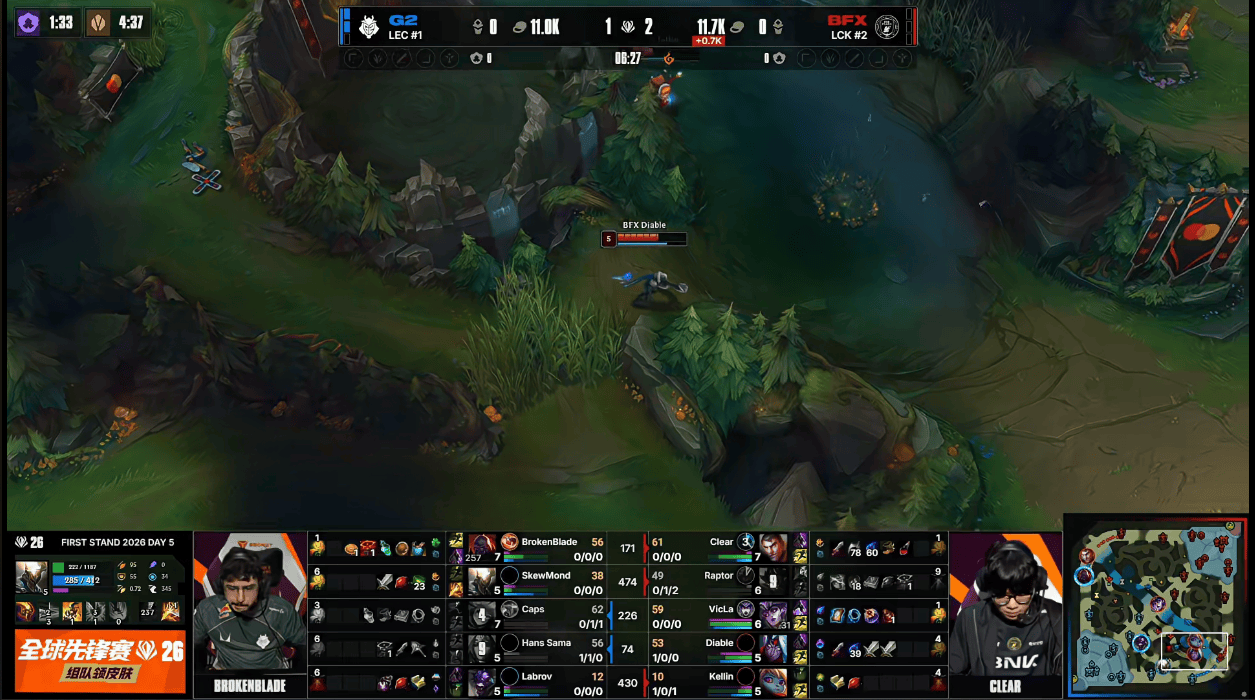
Task: Select Kellin's champion portrait
Action: [772, 683]
